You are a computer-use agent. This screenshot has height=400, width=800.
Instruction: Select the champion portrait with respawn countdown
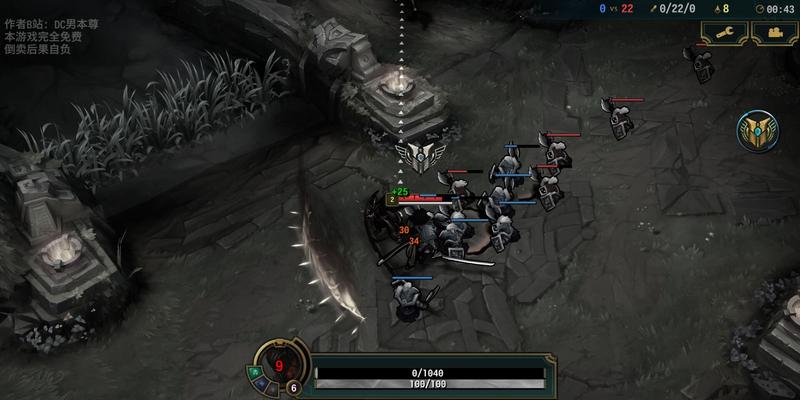tap(279, 364)
